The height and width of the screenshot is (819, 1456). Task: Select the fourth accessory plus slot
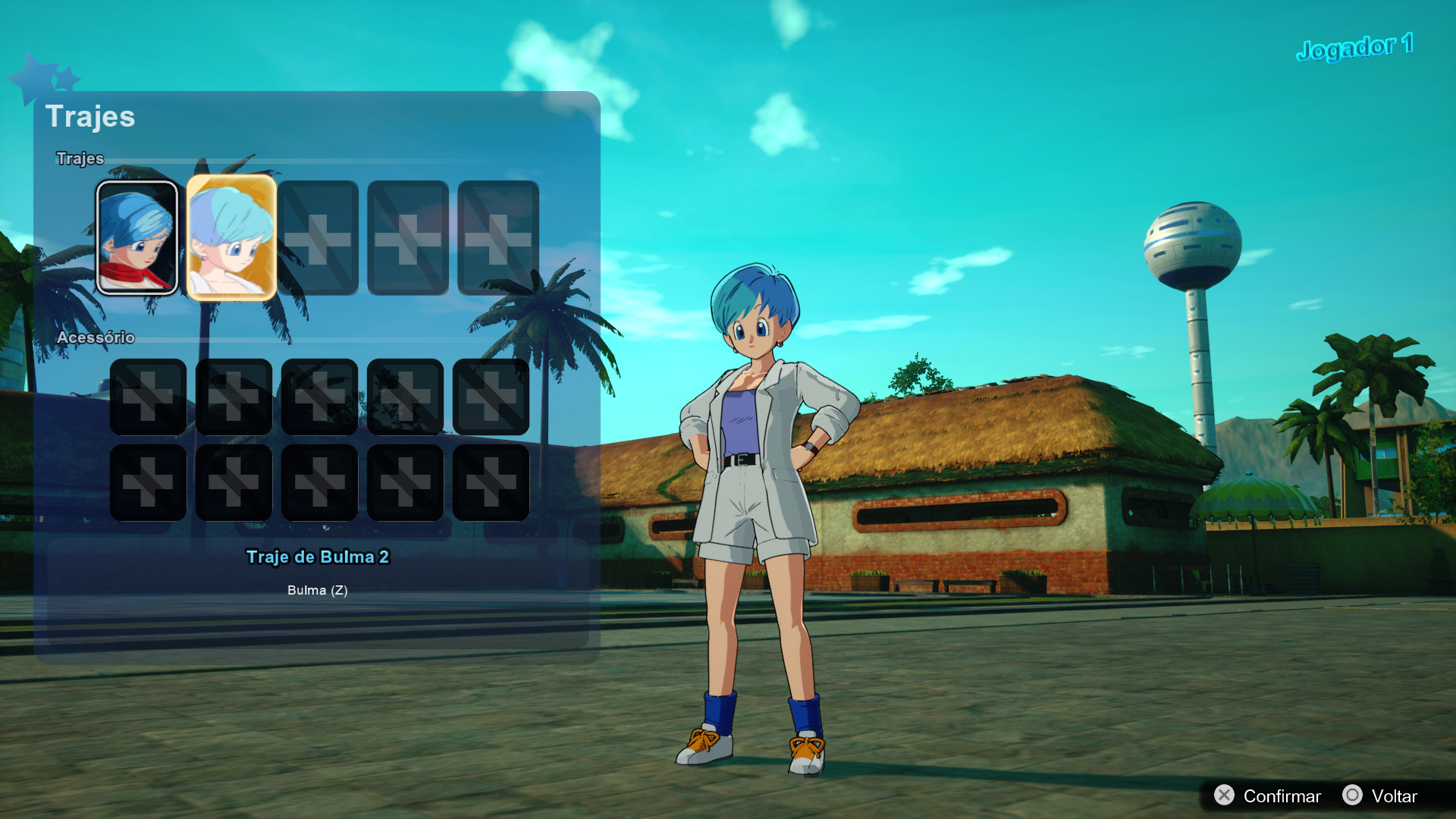coord(405,397)
